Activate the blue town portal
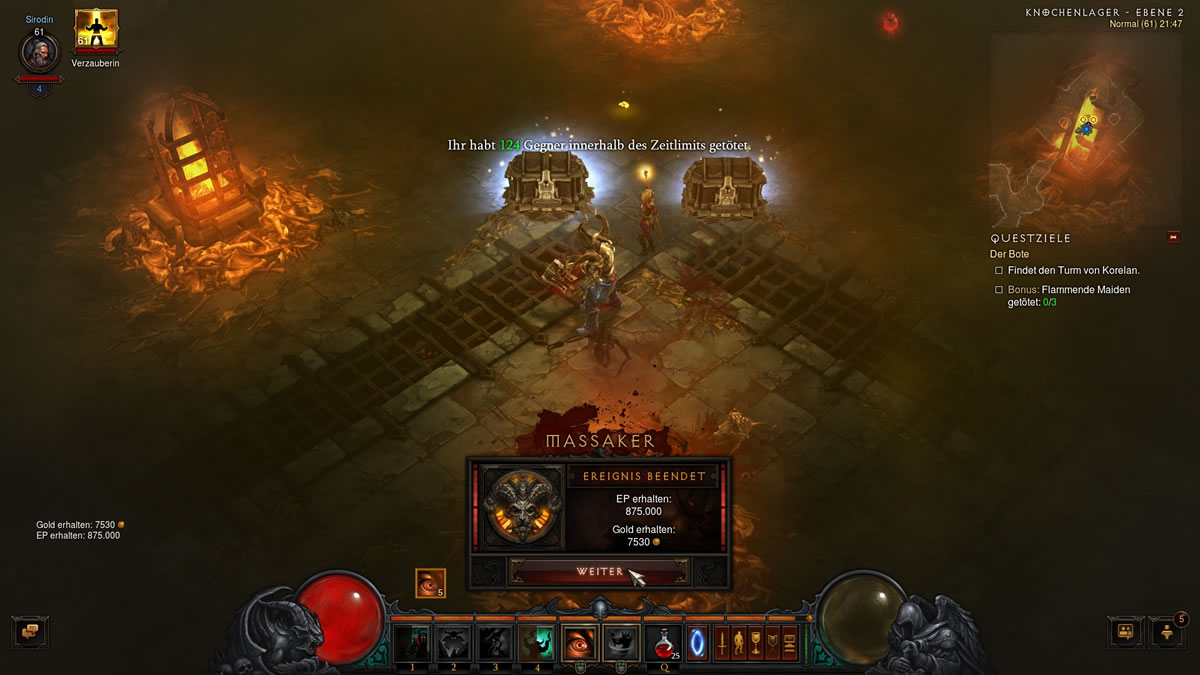 [697, 642]
